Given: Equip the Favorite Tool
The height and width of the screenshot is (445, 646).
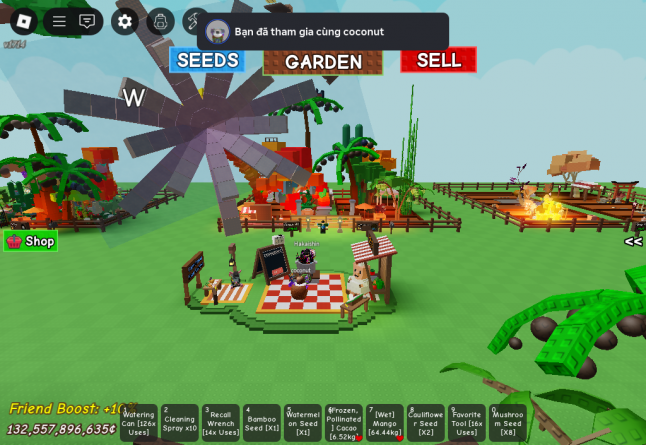Looking at the screenshot, I should (x=467, y=423).
